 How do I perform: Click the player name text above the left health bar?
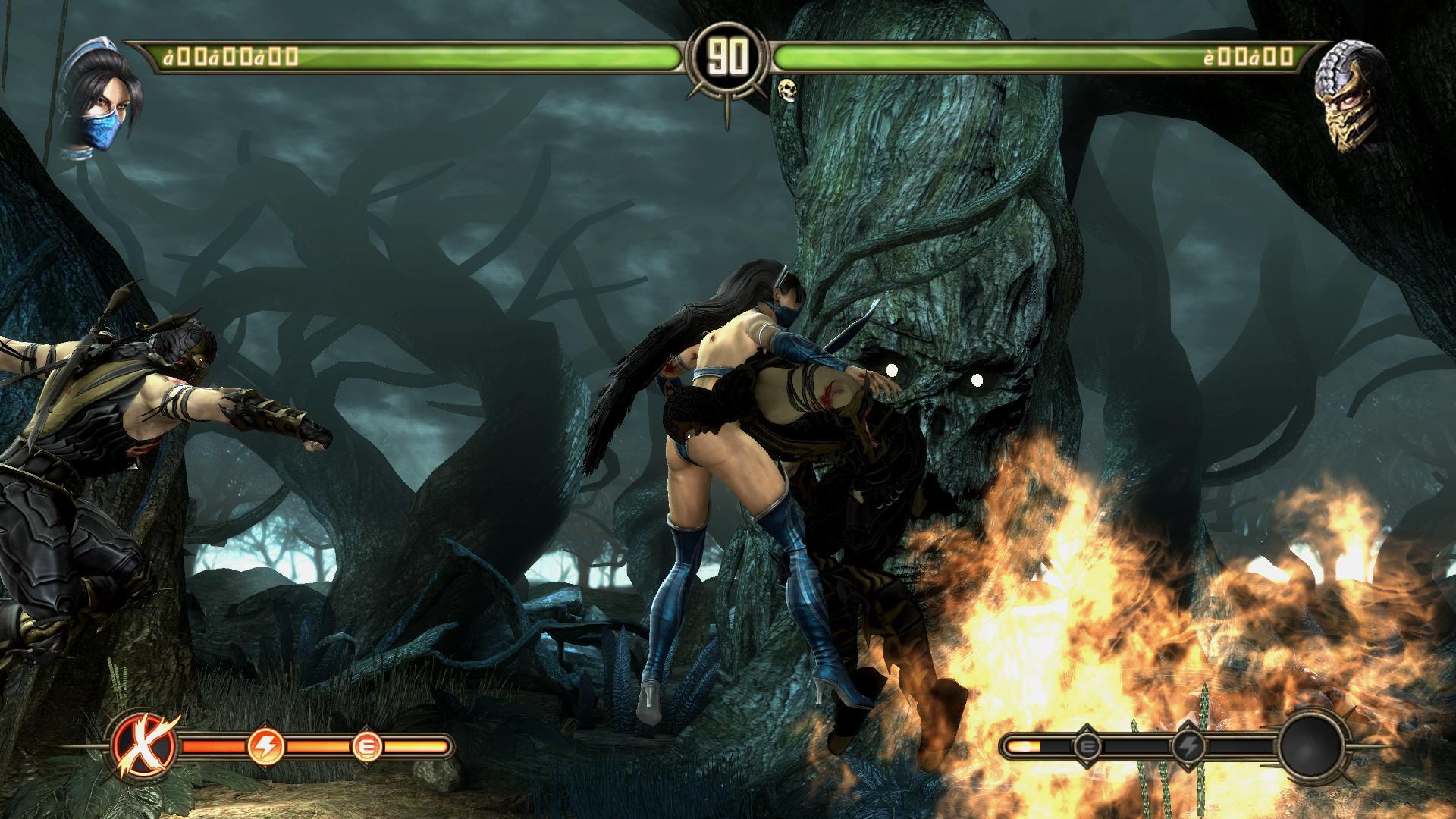(x=227, y=55)
